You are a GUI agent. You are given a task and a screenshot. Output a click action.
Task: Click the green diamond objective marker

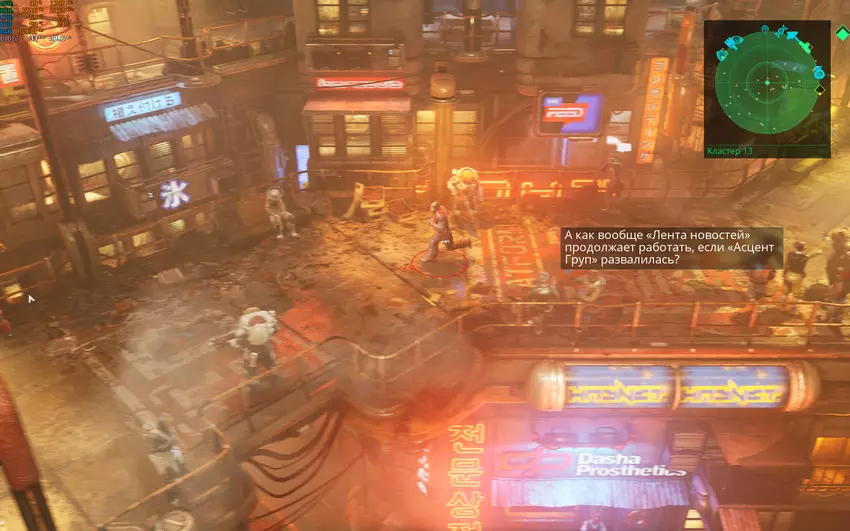[843, 32]
